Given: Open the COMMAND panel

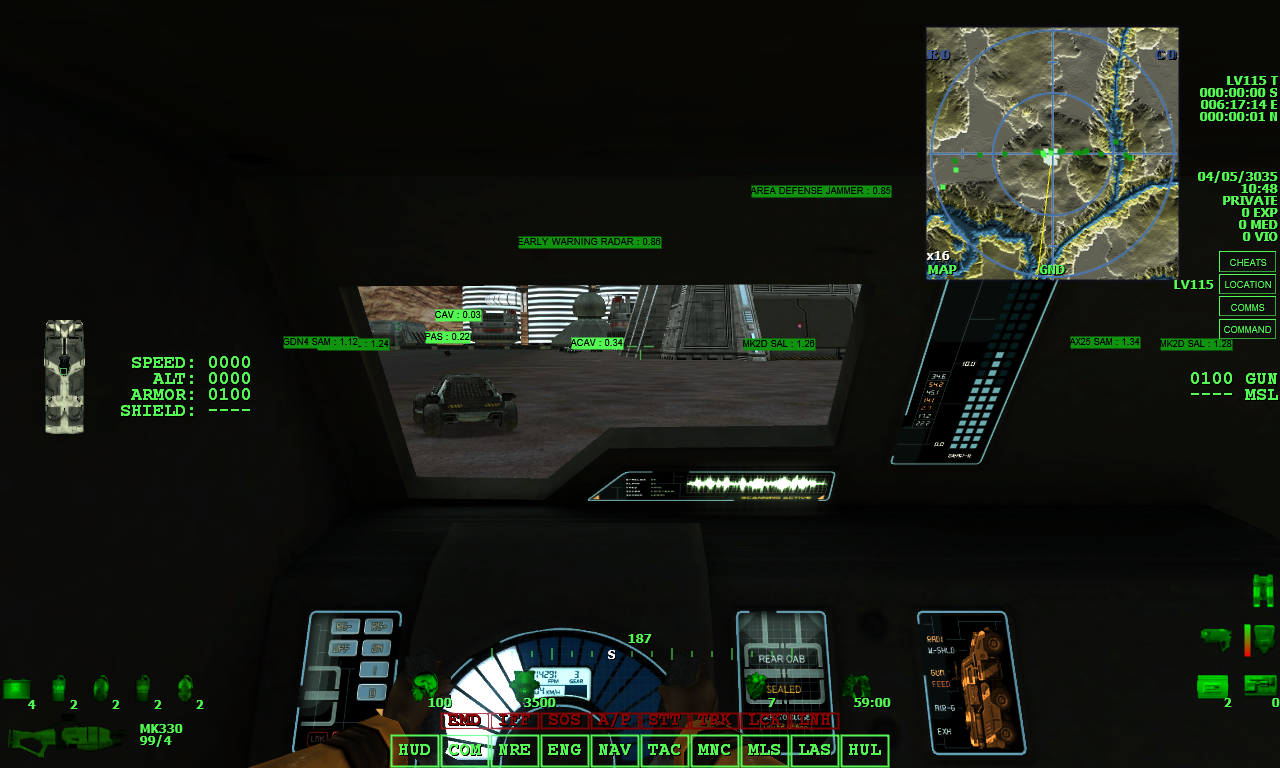Looking at the screenshot, I should (1247, 329).
